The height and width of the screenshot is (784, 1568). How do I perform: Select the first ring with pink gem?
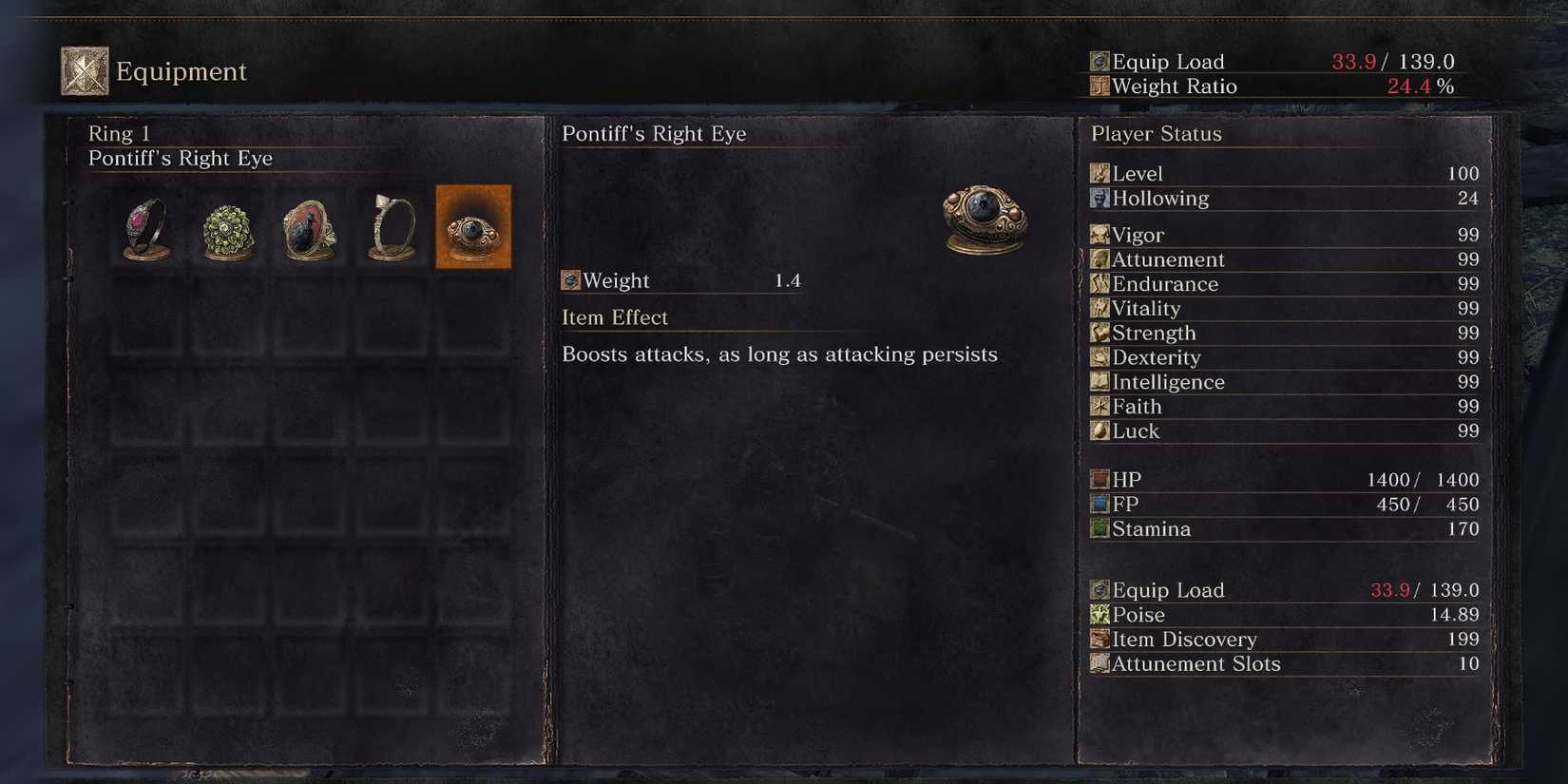pyautogui.click(x=144, y=226)
